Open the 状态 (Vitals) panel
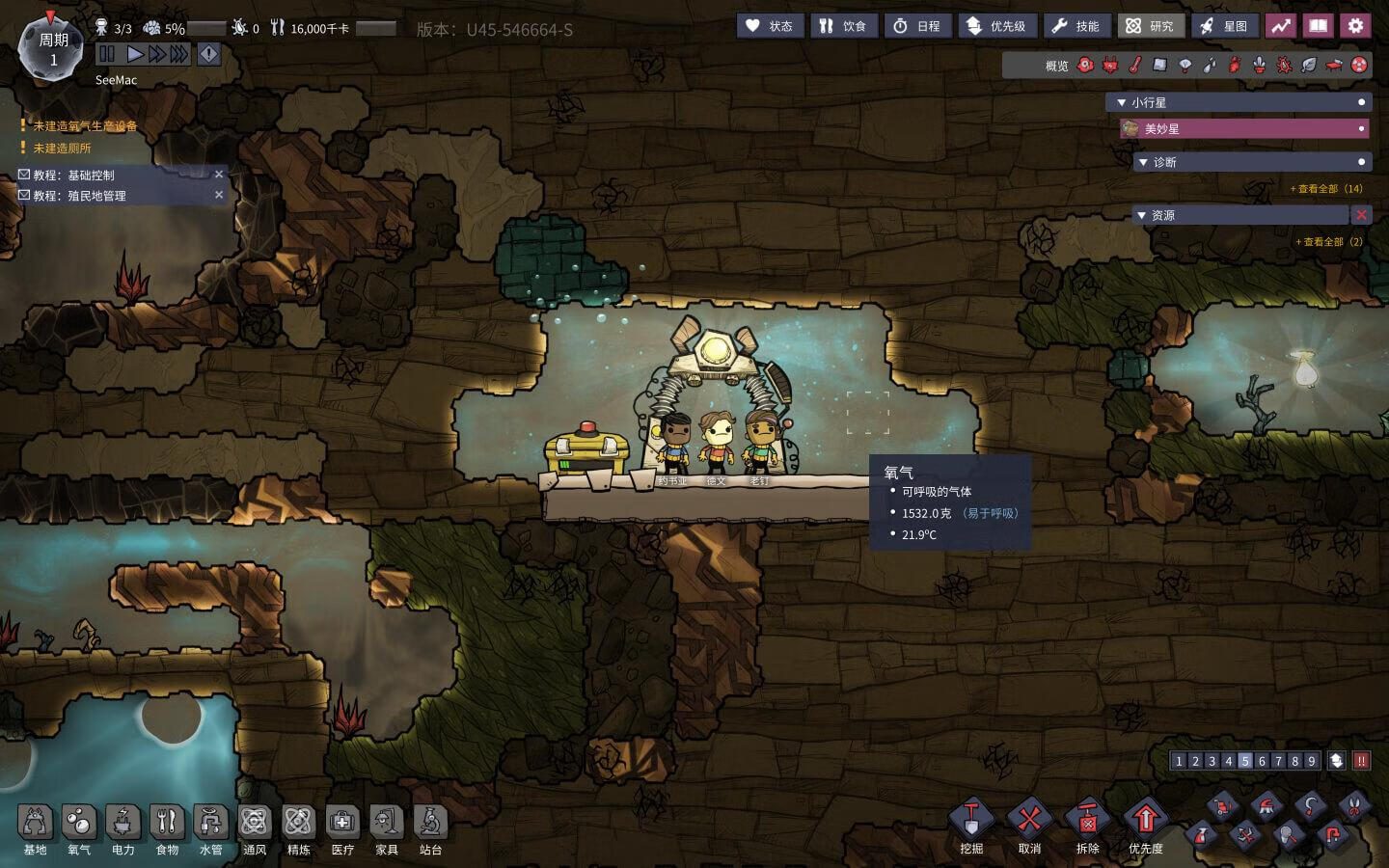Image resolution: width=1389 pixels, height=868 pixels. pos(769,26)
